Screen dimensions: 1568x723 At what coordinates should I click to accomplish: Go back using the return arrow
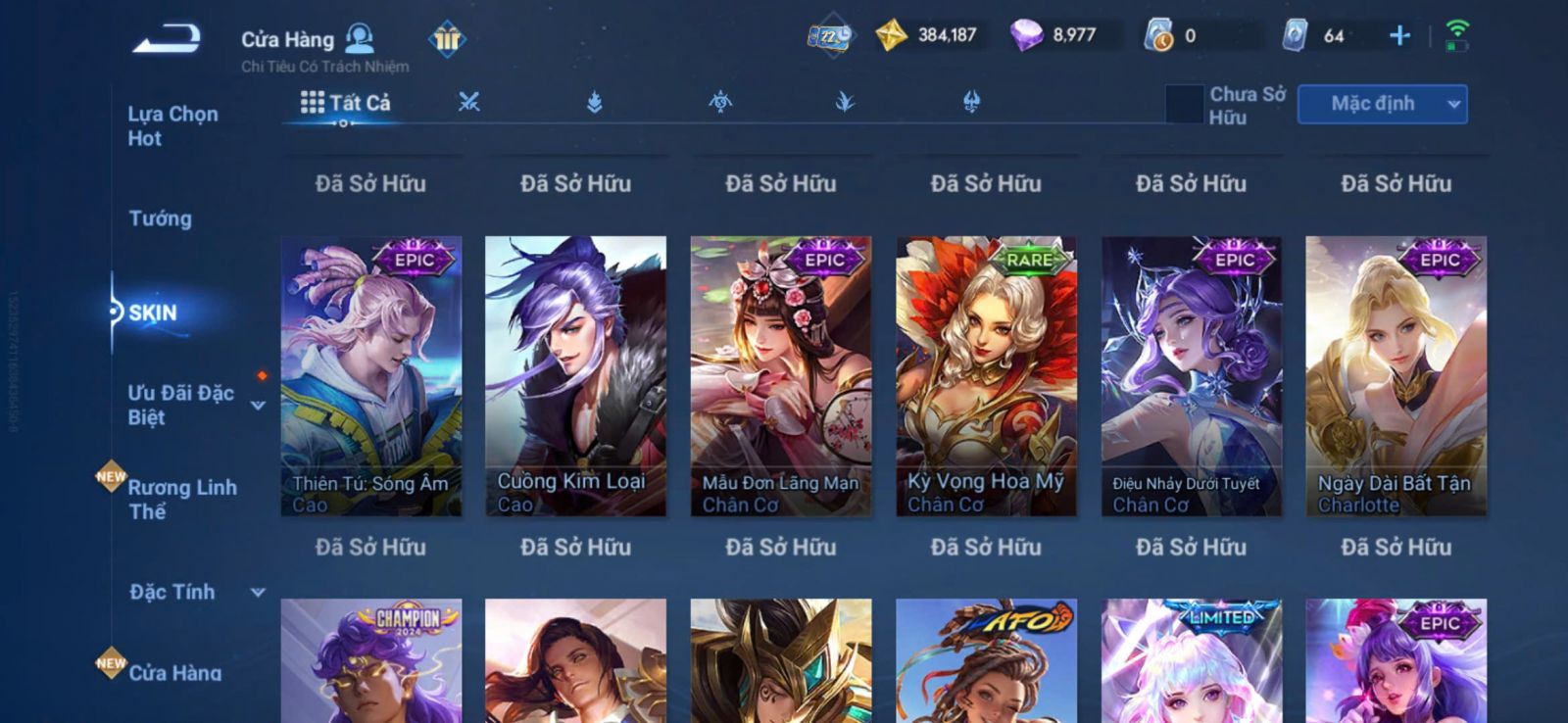point(167,38)
